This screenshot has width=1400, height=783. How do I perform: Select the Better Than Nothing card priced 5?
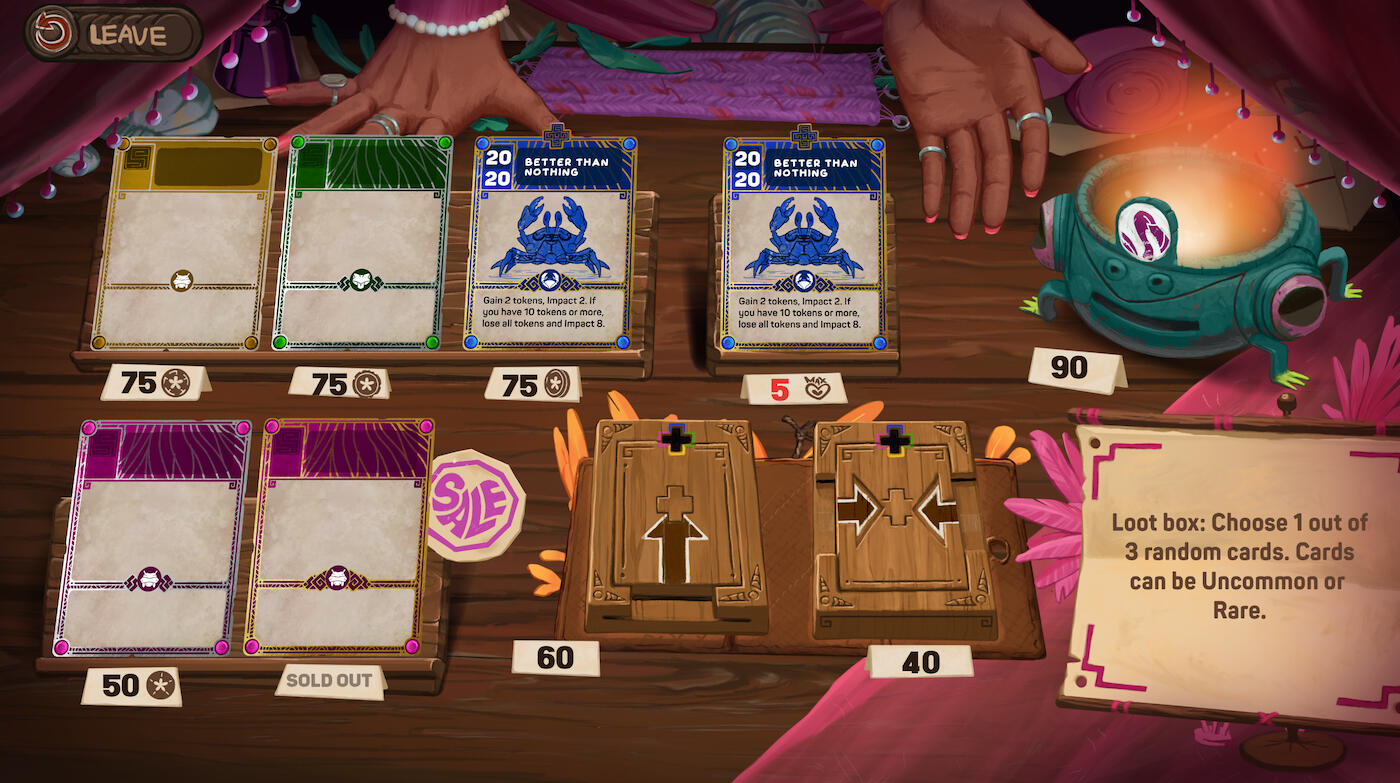[804, 243]
